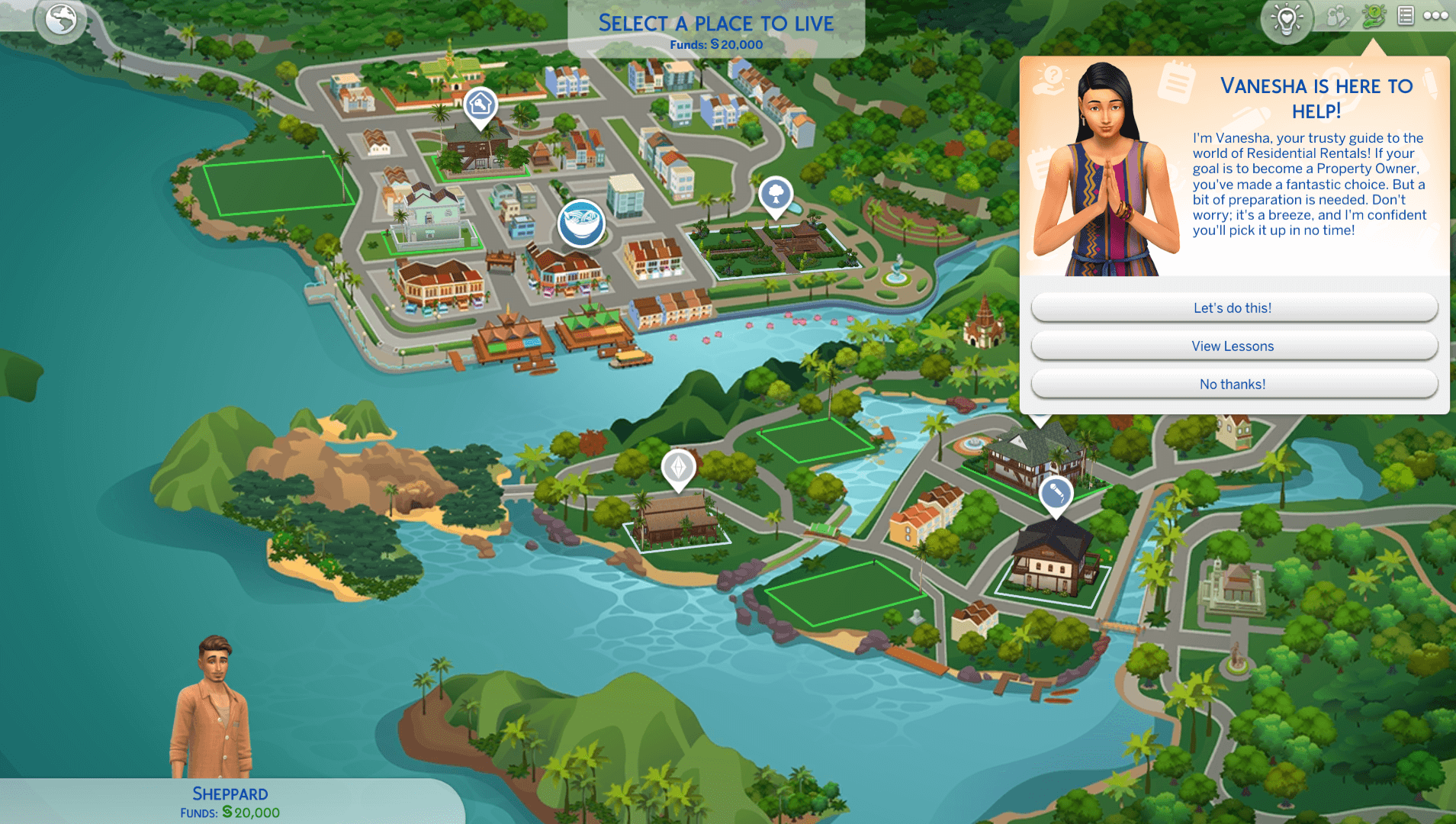This screenshot has width=1456, height=824.
Task: Open the three-dot options menu
Action: coord(1435,16)
